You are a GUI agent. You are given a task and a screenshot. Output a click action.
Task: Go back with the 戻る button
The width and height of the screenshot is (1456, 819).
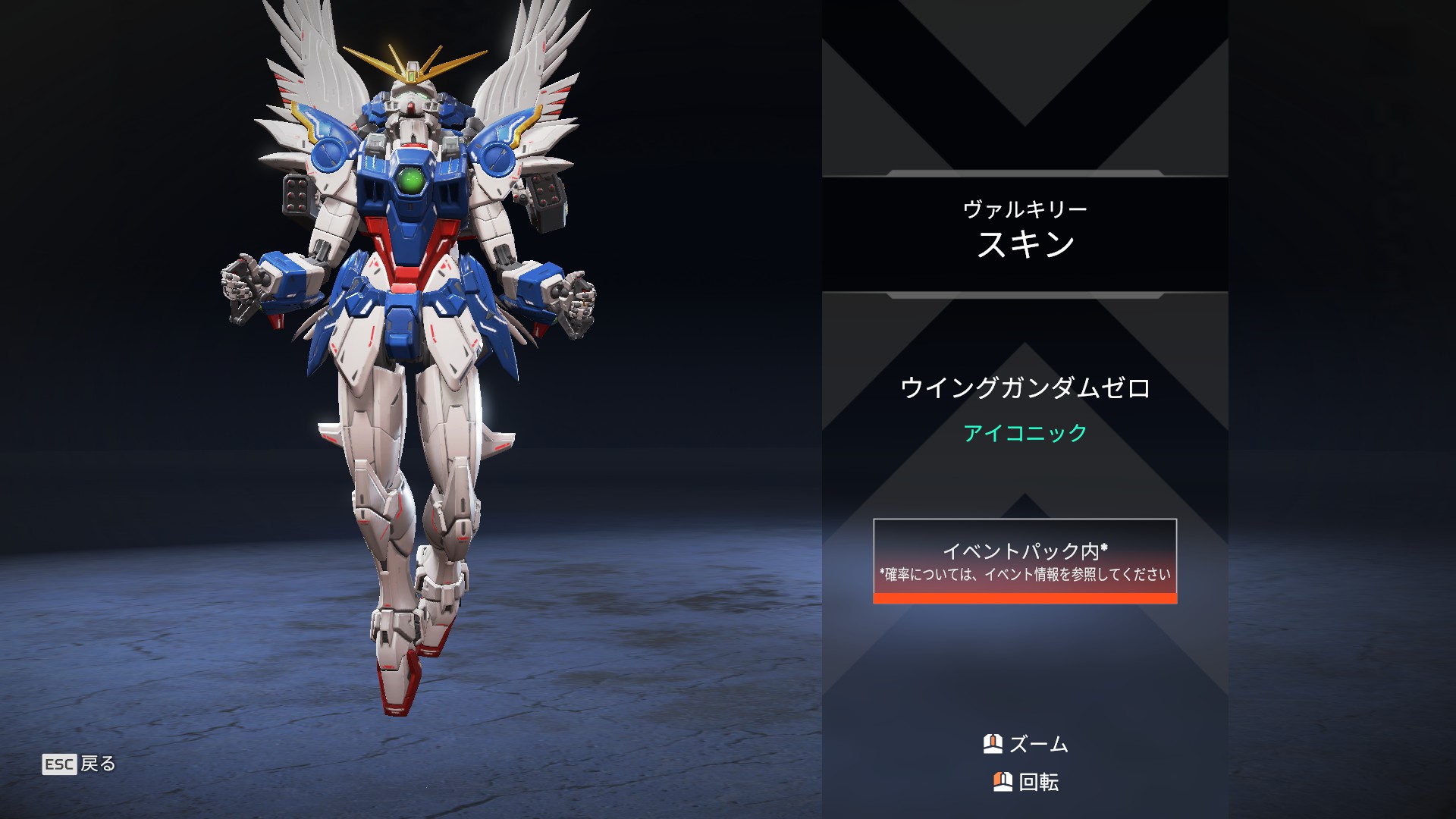click(80, 764)
